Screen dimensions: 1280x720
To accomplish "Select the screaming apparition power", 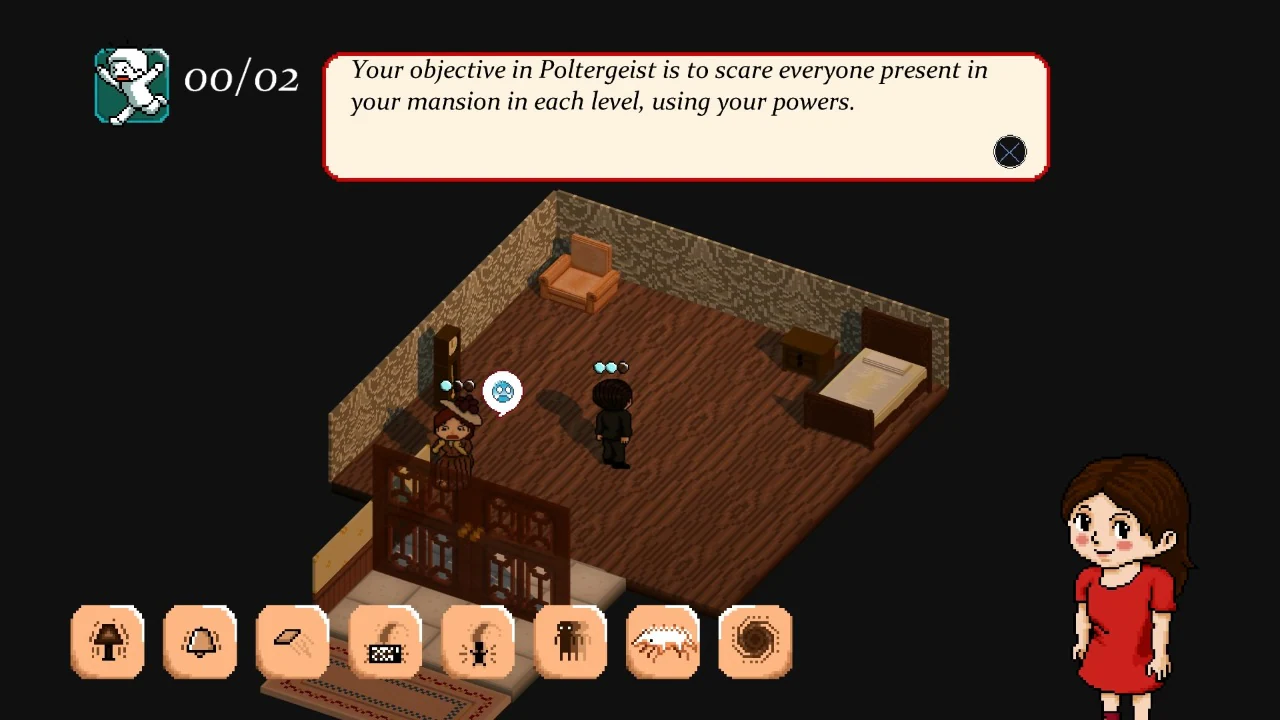I will pos(477,641).
